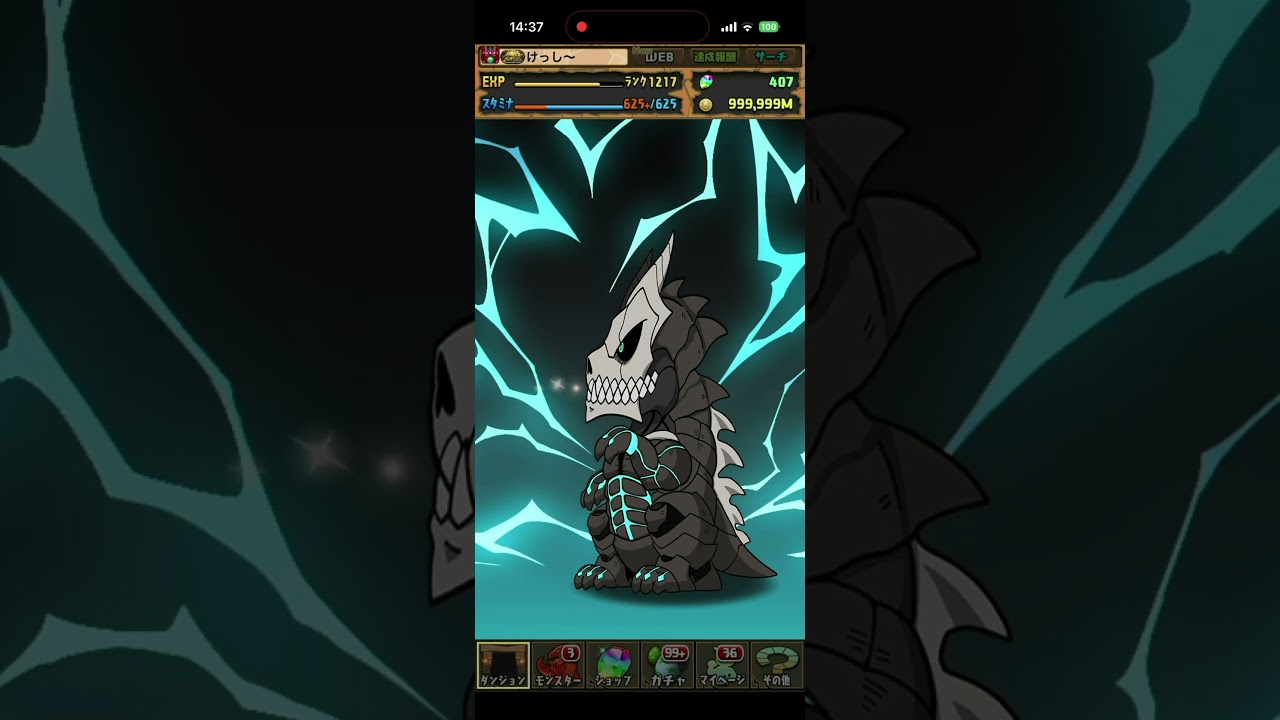Image resolution: width=1280 pixels, height=720 pixels.
Task: Tap the WEB button
Action: (x=659, y=57)
